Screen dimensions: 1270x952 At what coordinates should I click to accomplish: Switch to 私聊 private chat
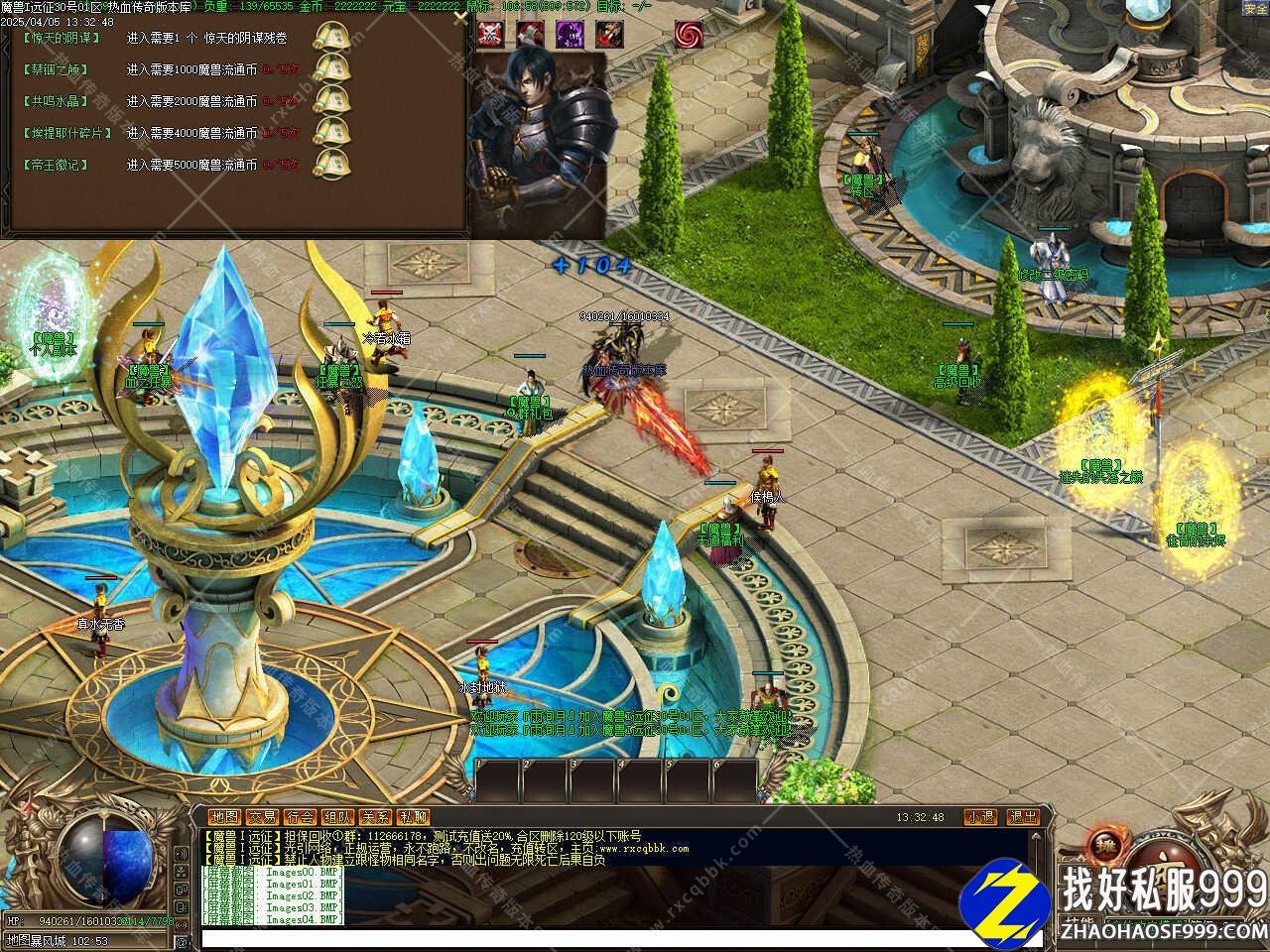[413, 817]
